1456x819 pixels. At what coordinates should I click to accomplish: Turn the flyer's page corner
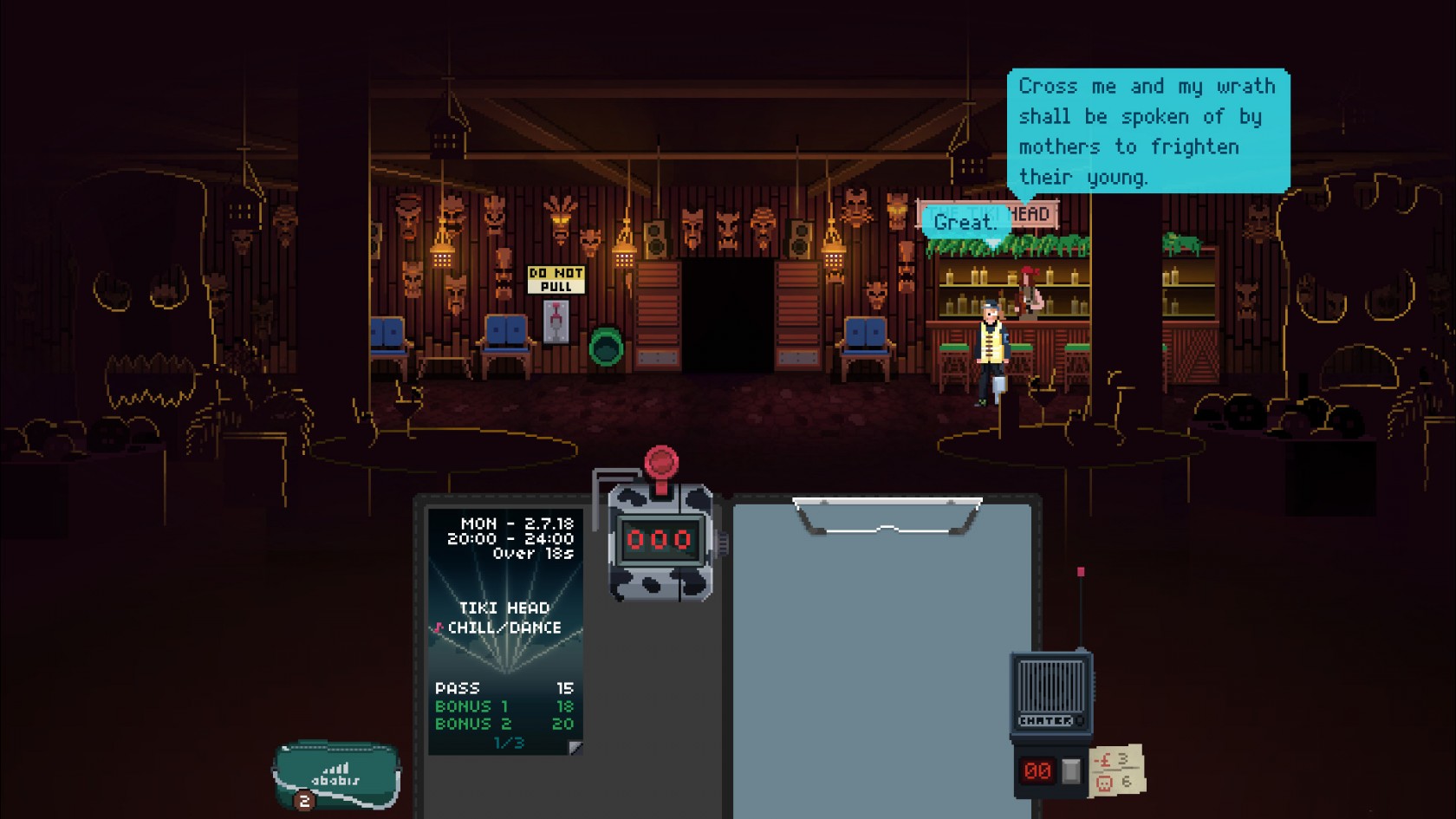coord(575,747)
